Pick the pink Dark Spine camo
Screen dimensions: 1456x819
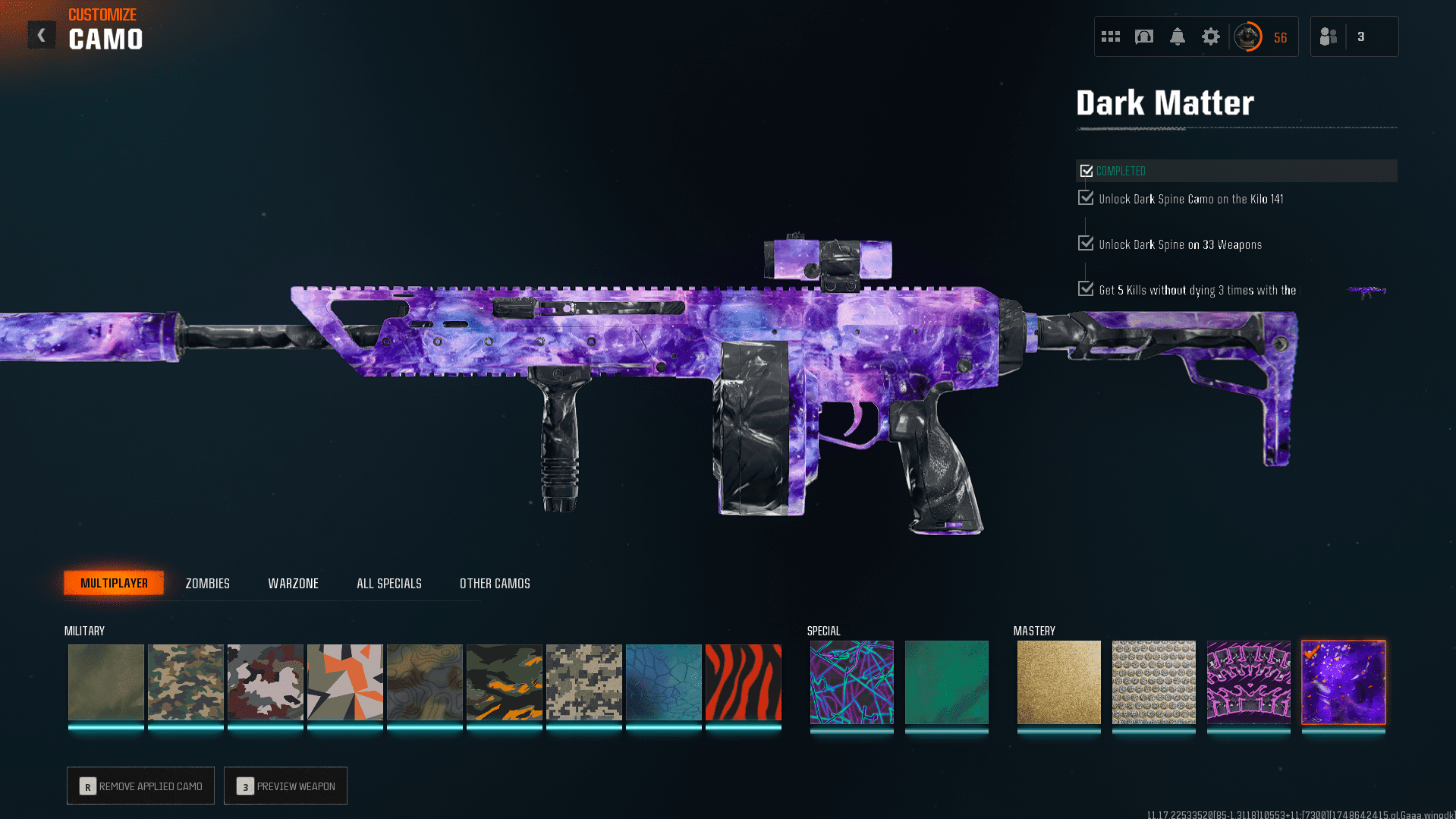coord(1248,682)
